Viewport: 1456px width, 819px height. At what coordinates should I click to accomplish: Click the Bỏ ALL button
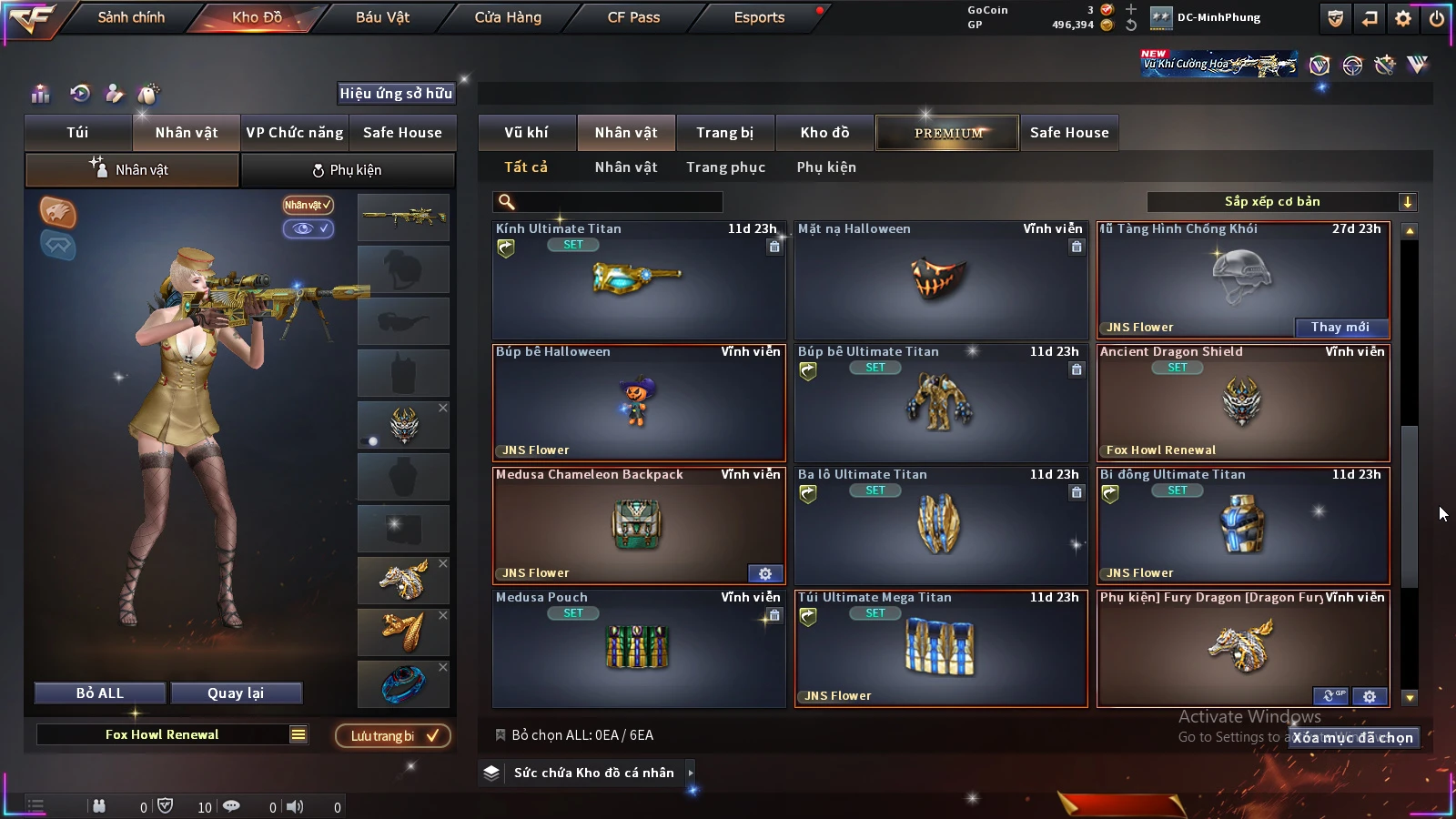100,693
